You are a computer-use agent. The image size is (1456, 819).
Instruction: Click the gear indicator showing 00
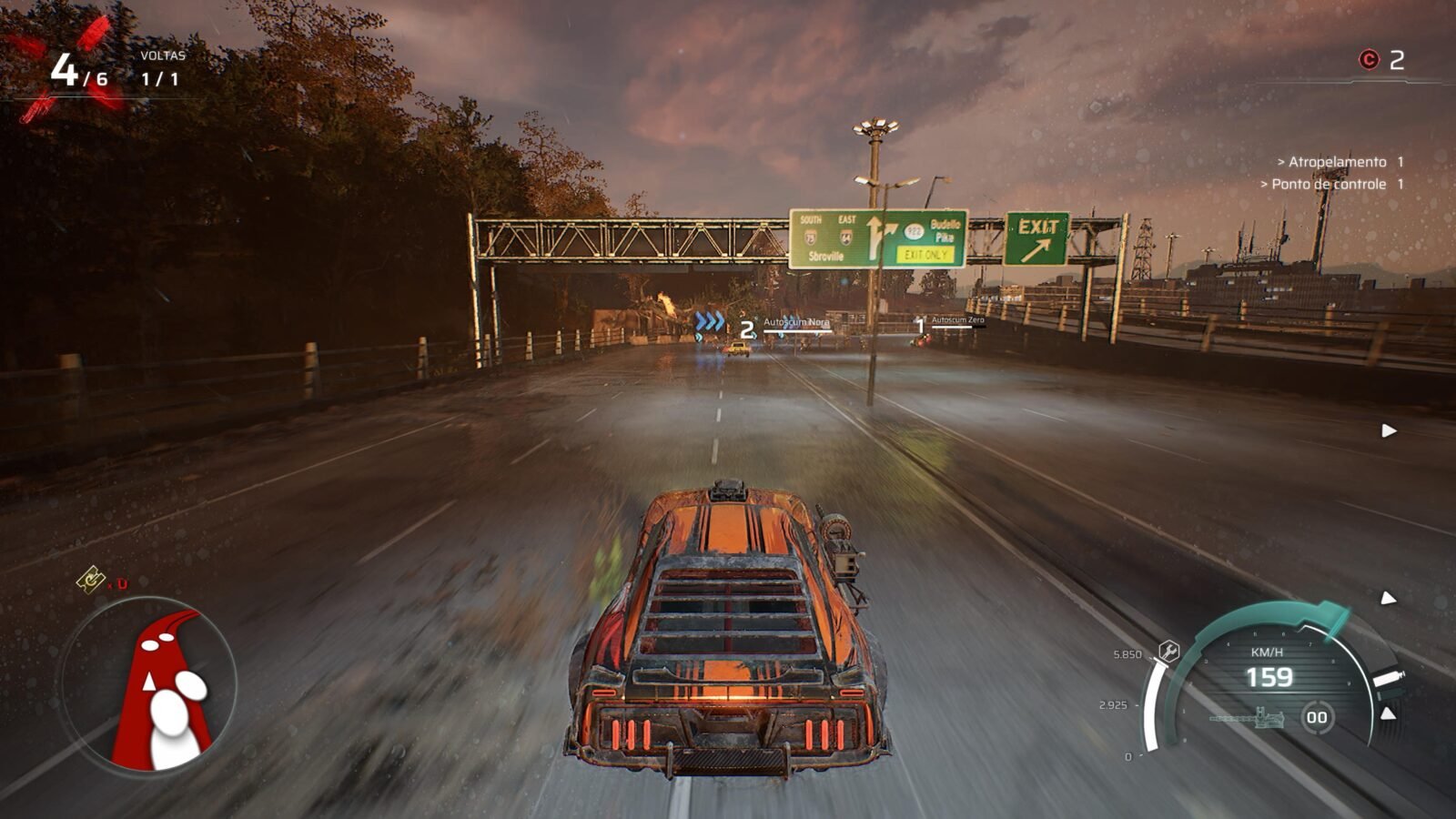pyautogui.click(x=1319, y=717)
